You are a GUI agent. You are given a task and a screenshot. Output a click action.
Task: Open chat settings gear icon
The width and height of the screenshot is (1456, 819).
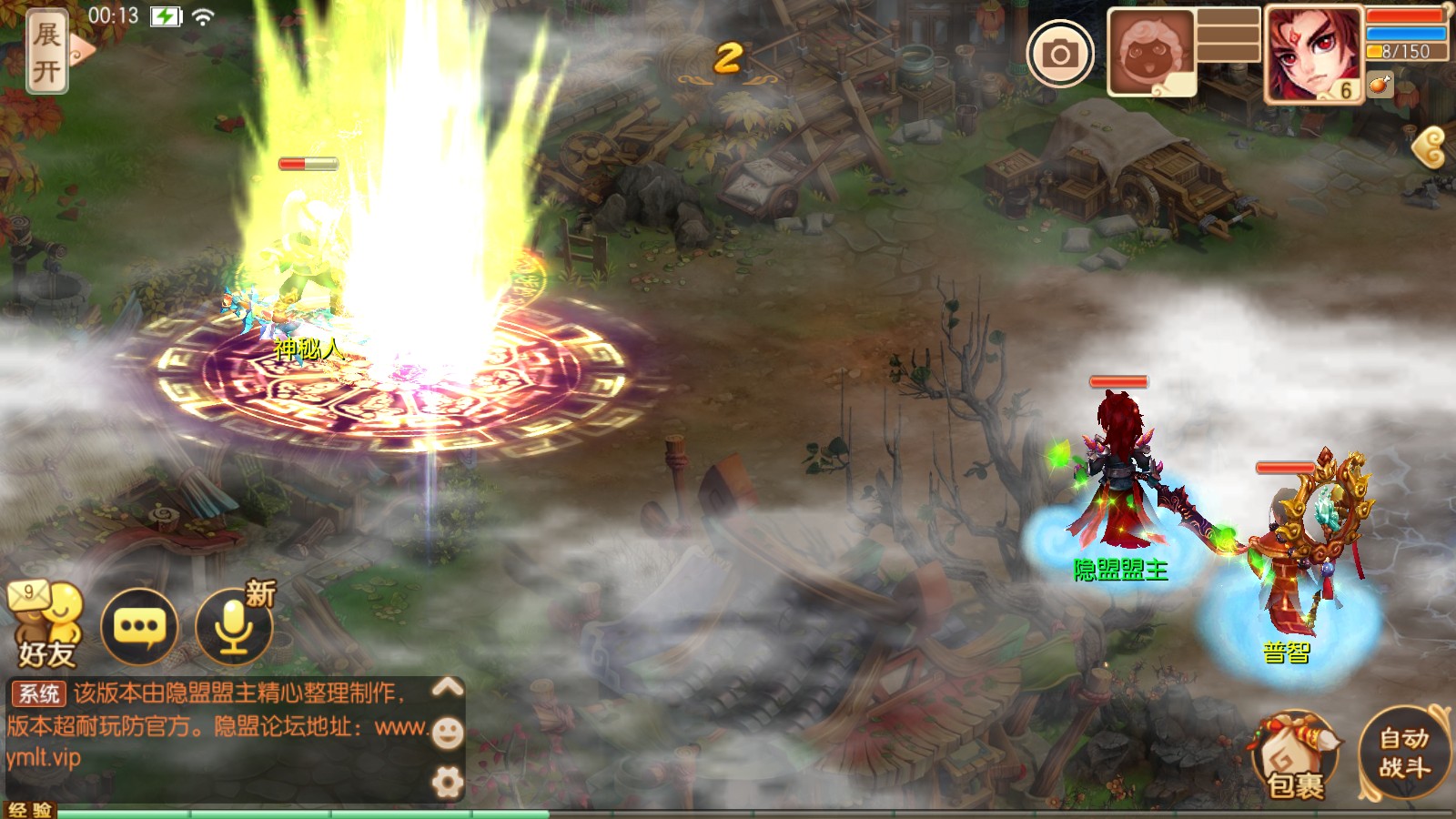(x=447, y=782)
